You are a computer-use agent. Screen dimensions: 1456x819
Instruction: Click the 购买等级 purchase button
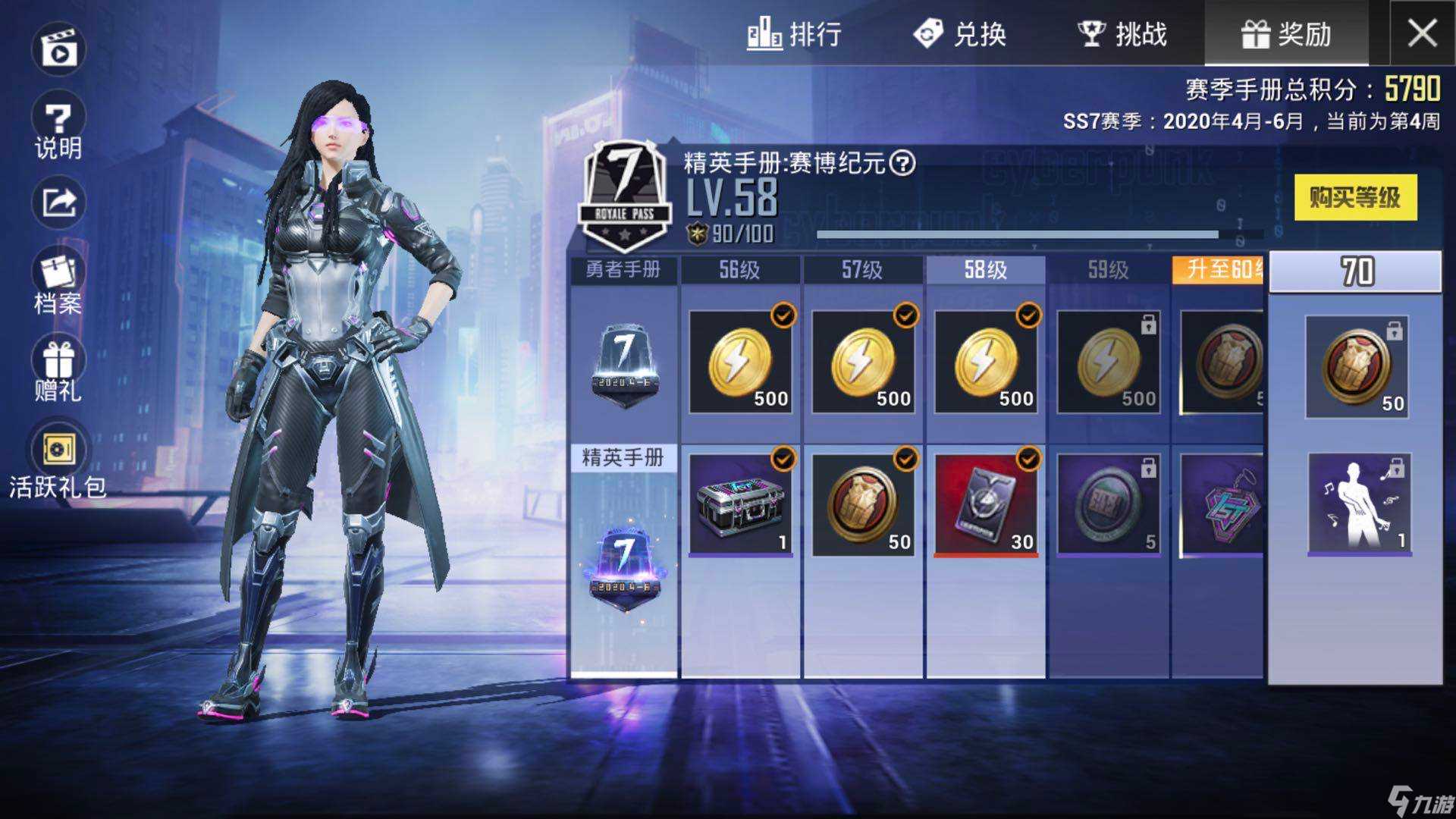point(1355,196)
